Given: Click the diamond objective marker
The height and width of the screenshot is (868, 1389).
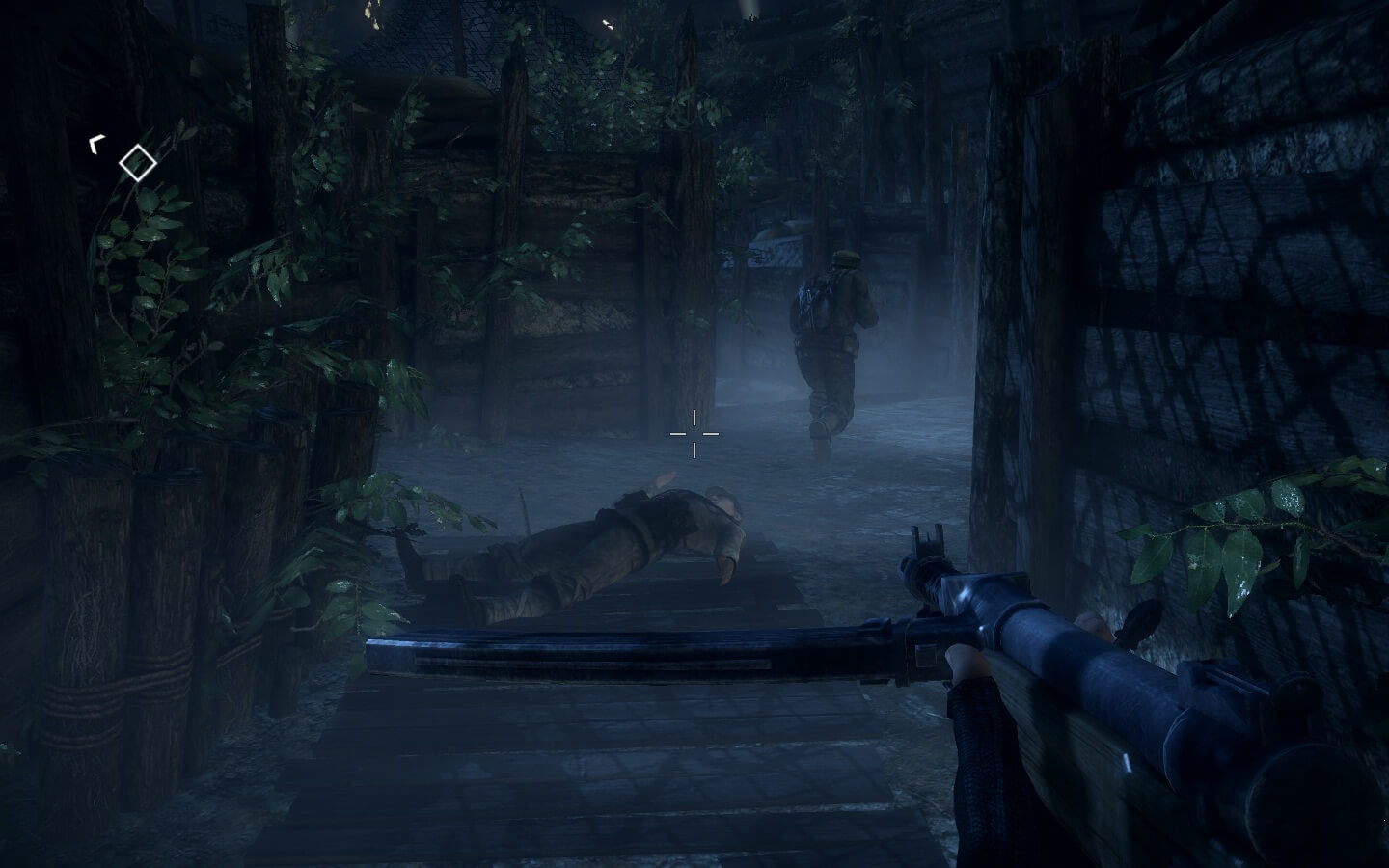Looking at the screenshot, I should pyautogui.click(x=138, y=162).
